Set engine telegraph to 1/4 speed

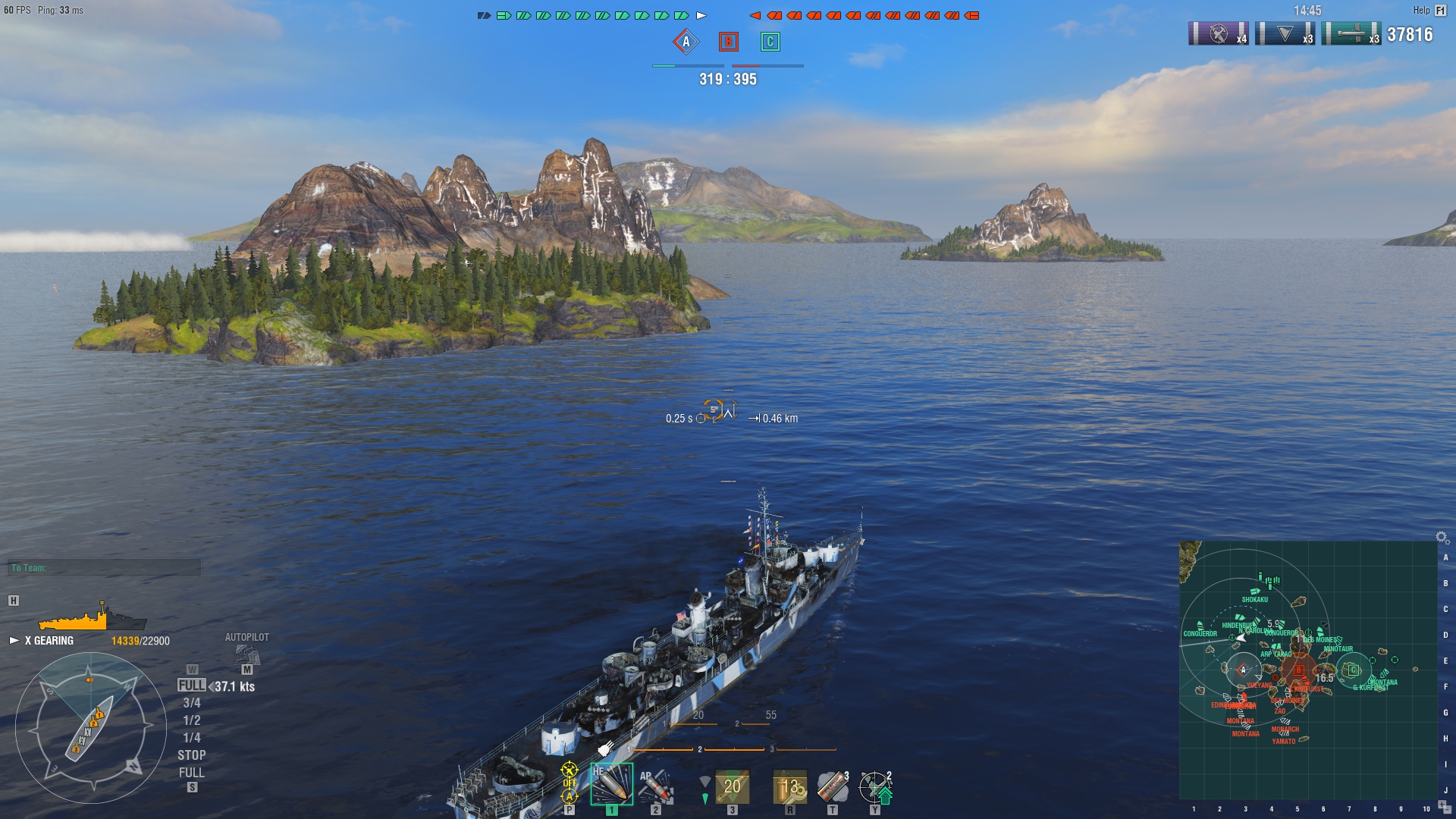[192, 738]
